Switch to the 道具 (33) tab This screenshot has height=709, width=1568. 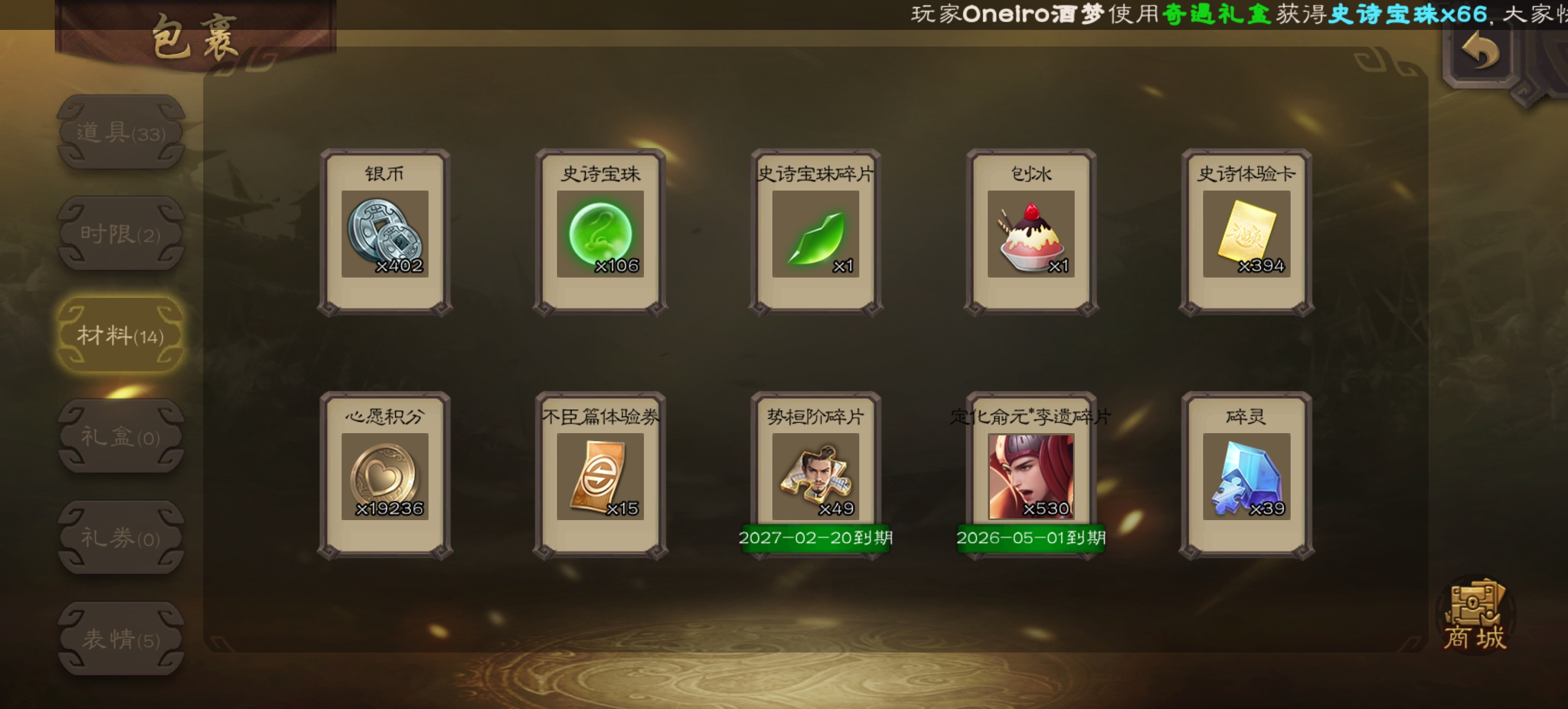click(121, 132)
